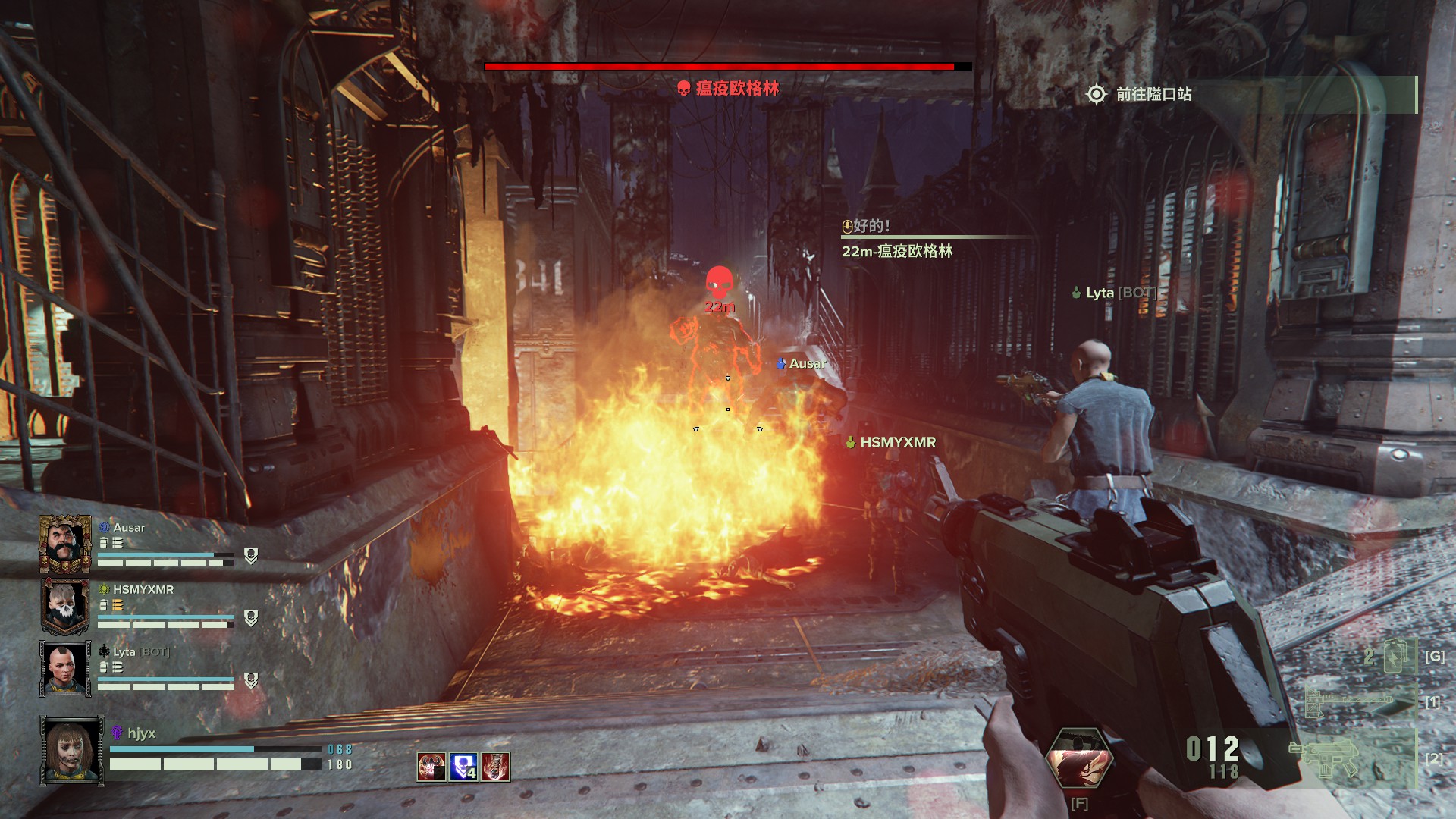Click the red flexing-figure buff icon
1456x819 pixels.
[431, 767]
